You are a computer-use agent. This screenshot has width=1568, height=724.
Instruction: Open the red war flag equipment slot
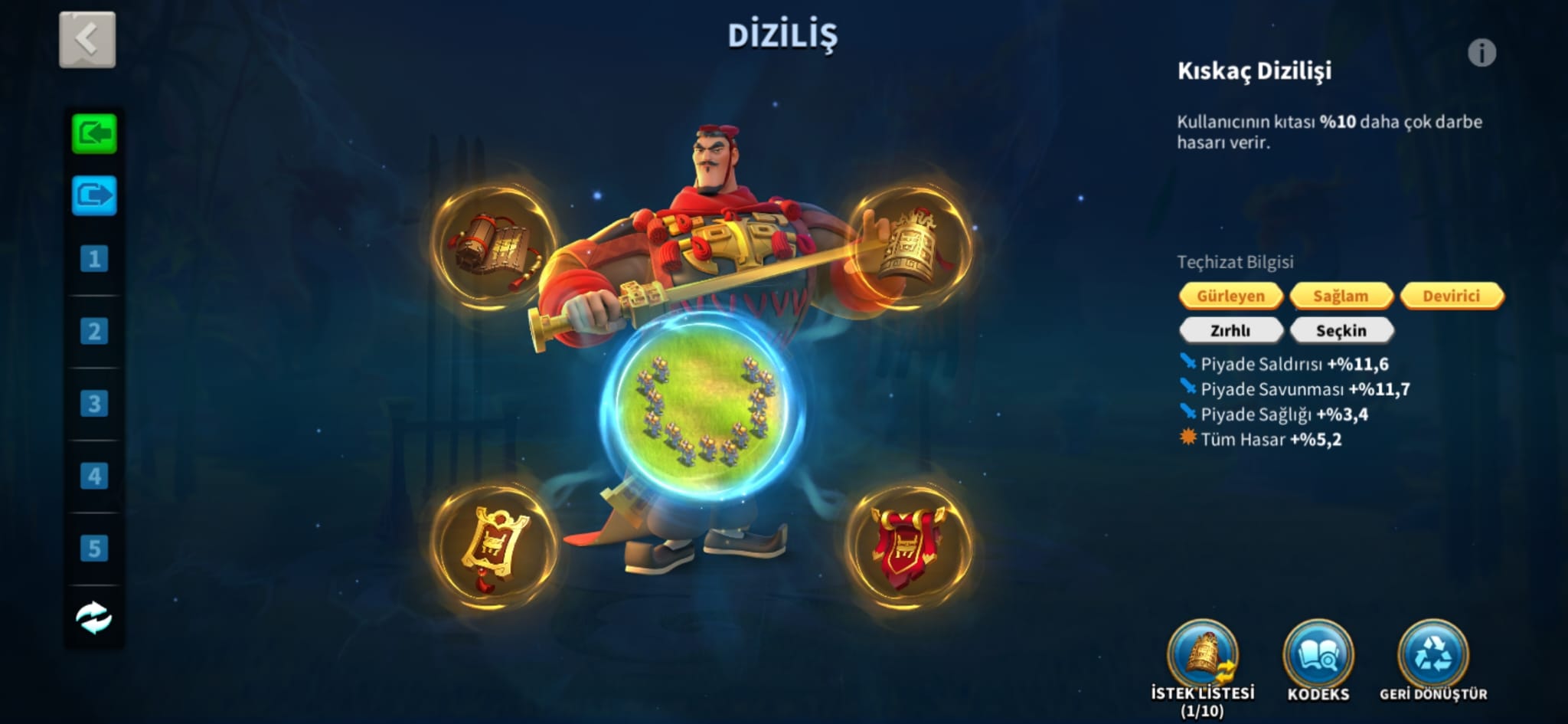click(x=910, y=546)
